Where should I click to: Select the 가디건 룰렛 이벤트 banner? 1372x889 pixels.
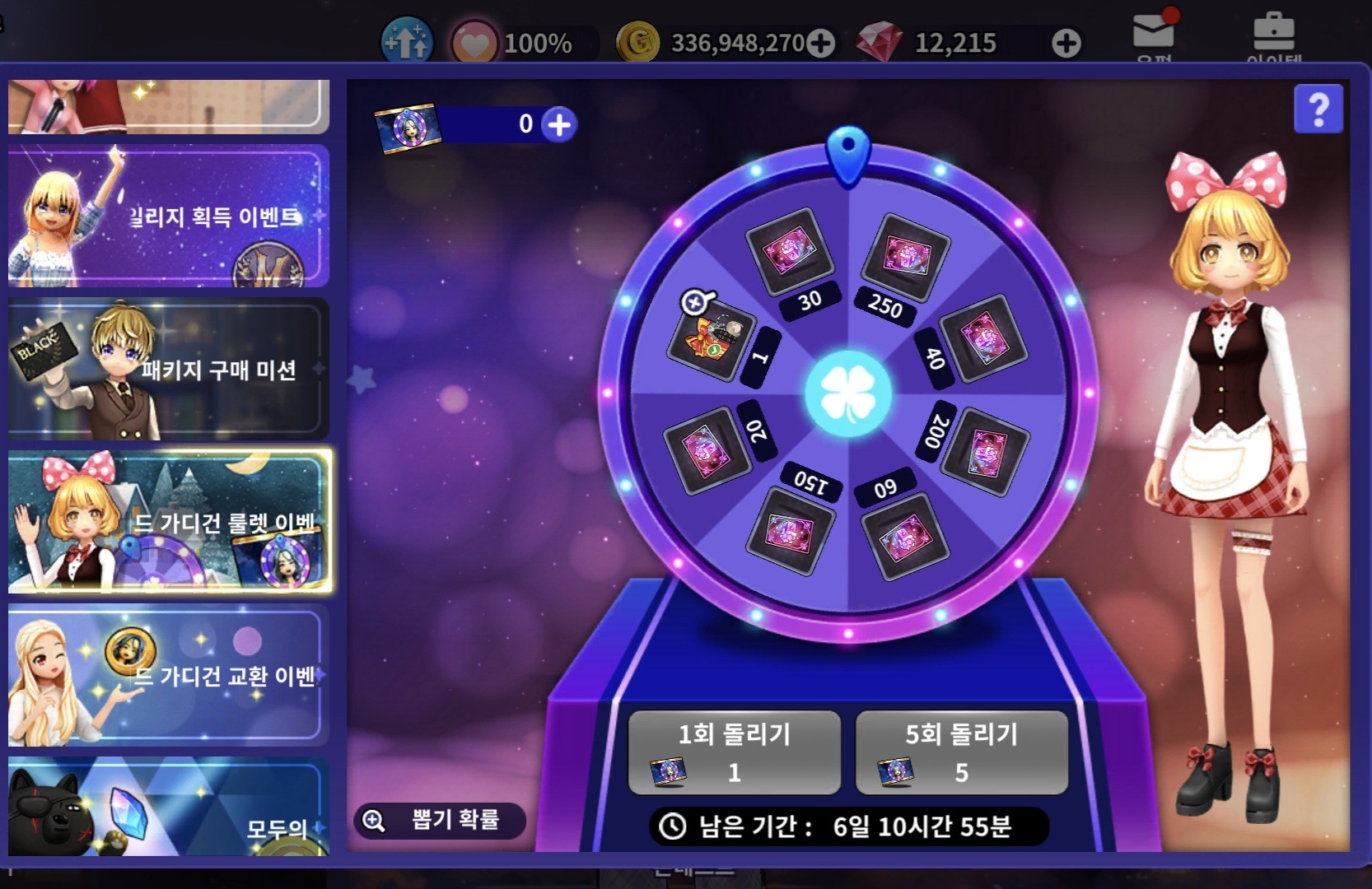168,522
